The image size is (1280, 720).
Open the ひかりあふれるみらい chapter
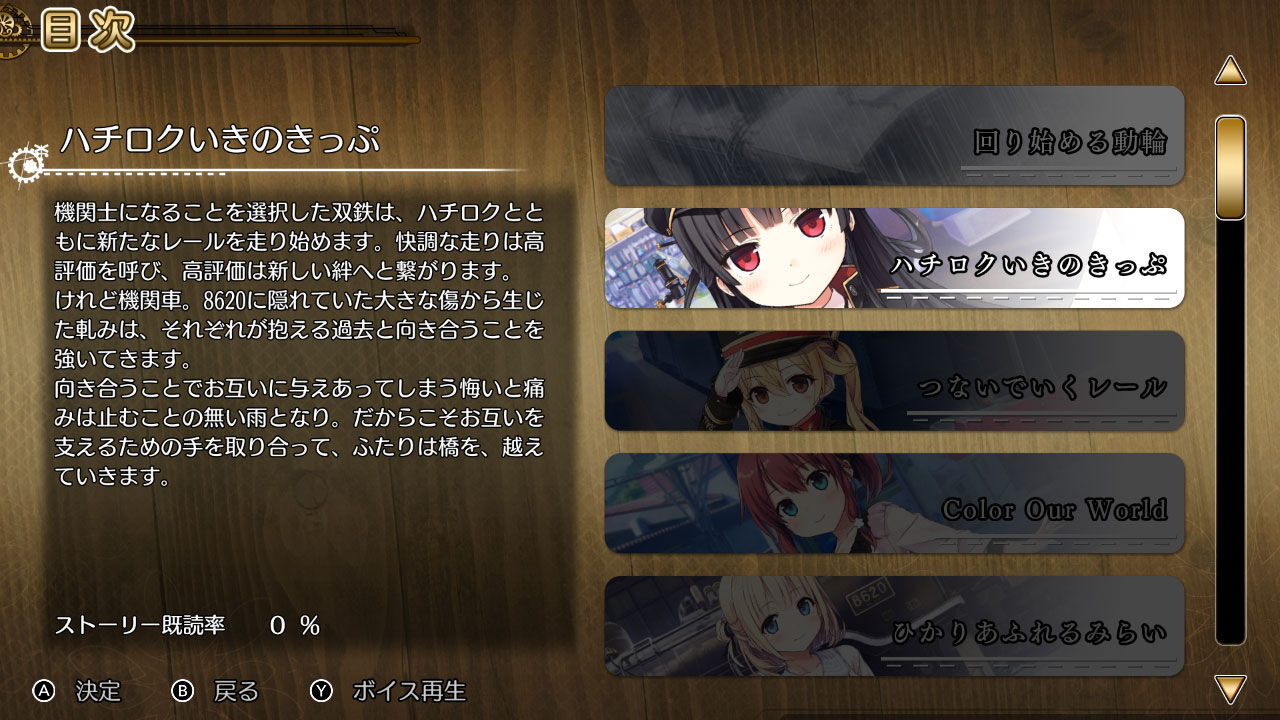895,625
